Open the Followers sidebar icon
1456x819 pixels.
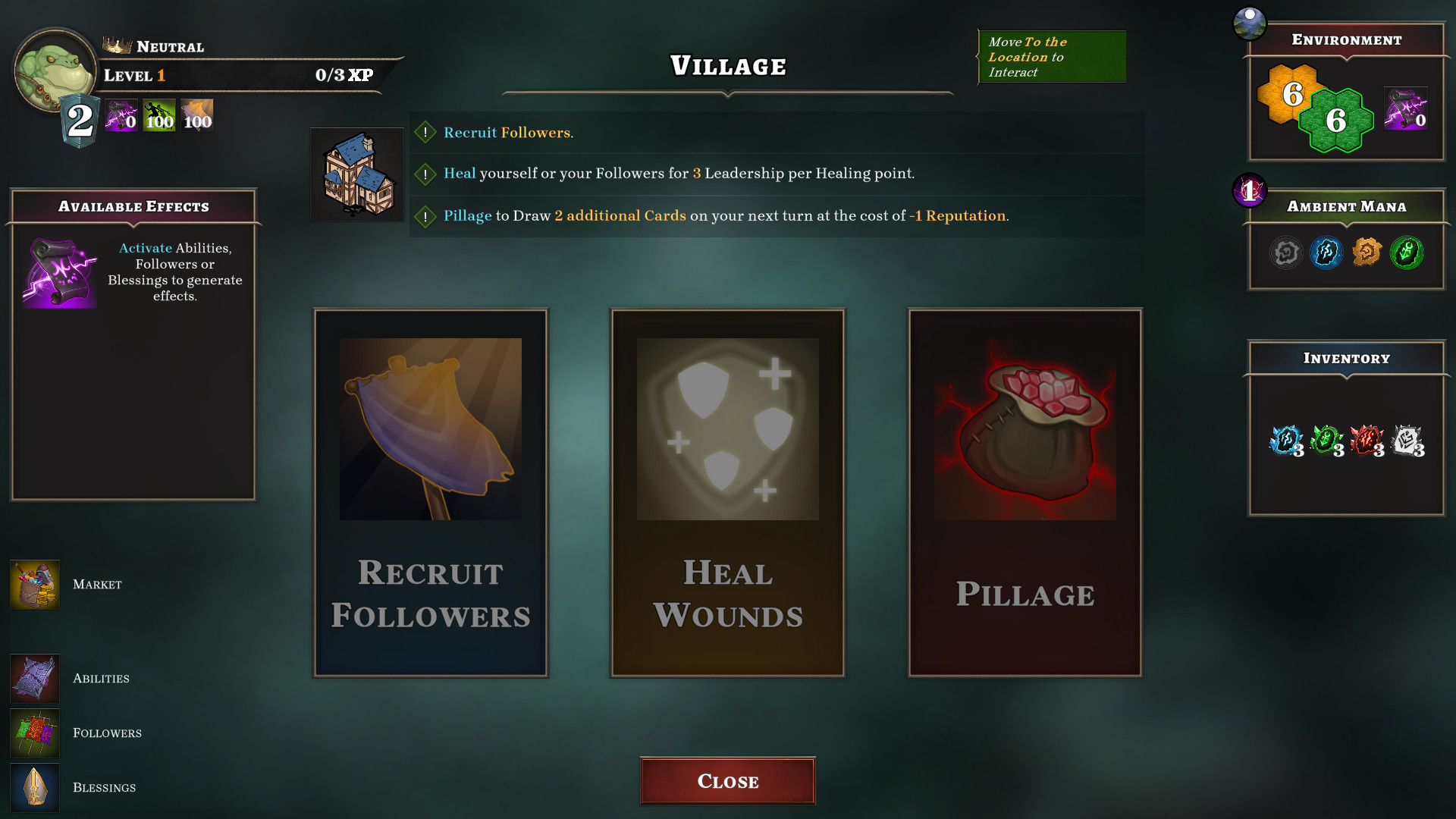coord(34,733)
